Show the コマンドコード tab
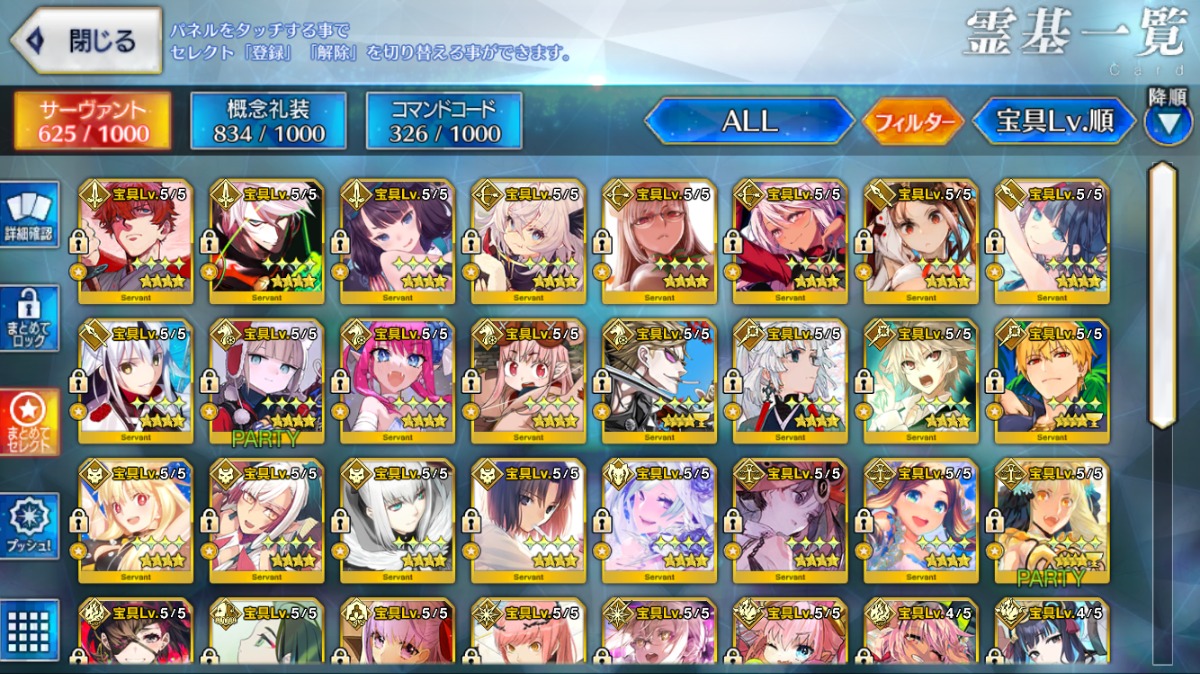Image resolution: width=1200 pixels, height=674 pixels. [443, 121]
